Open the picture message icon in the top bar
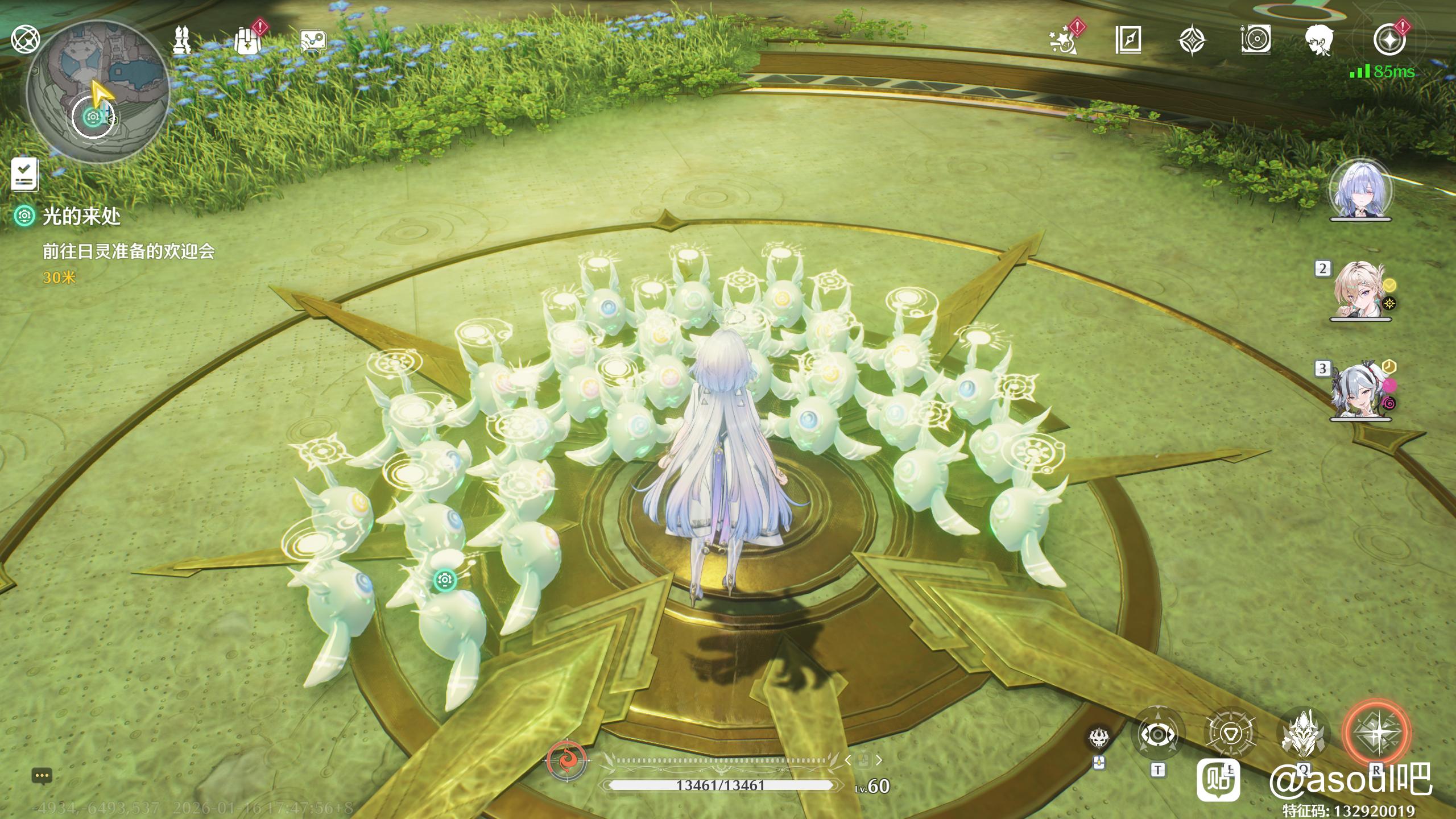The image size is (1456, 819). (x=313, y=41)
